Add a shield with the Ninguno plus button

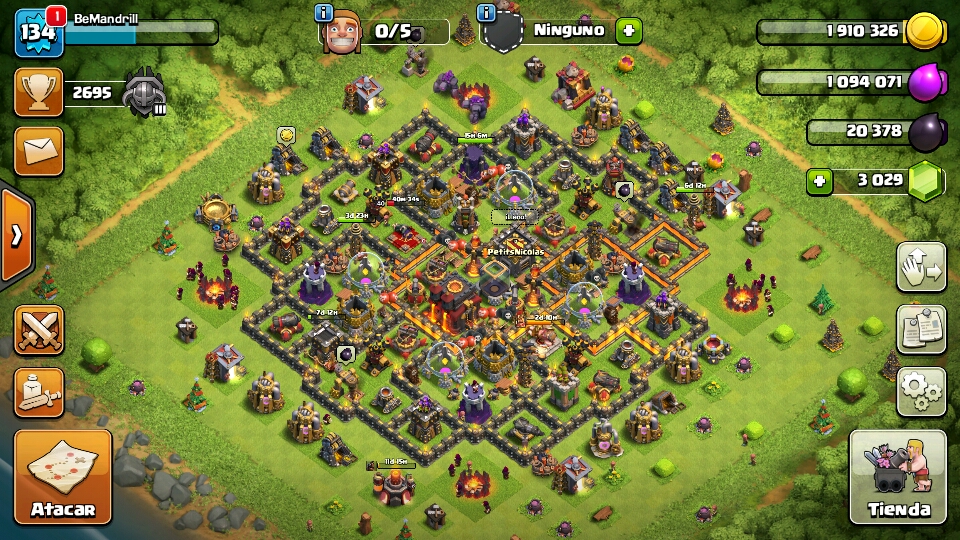pos(628,30)
